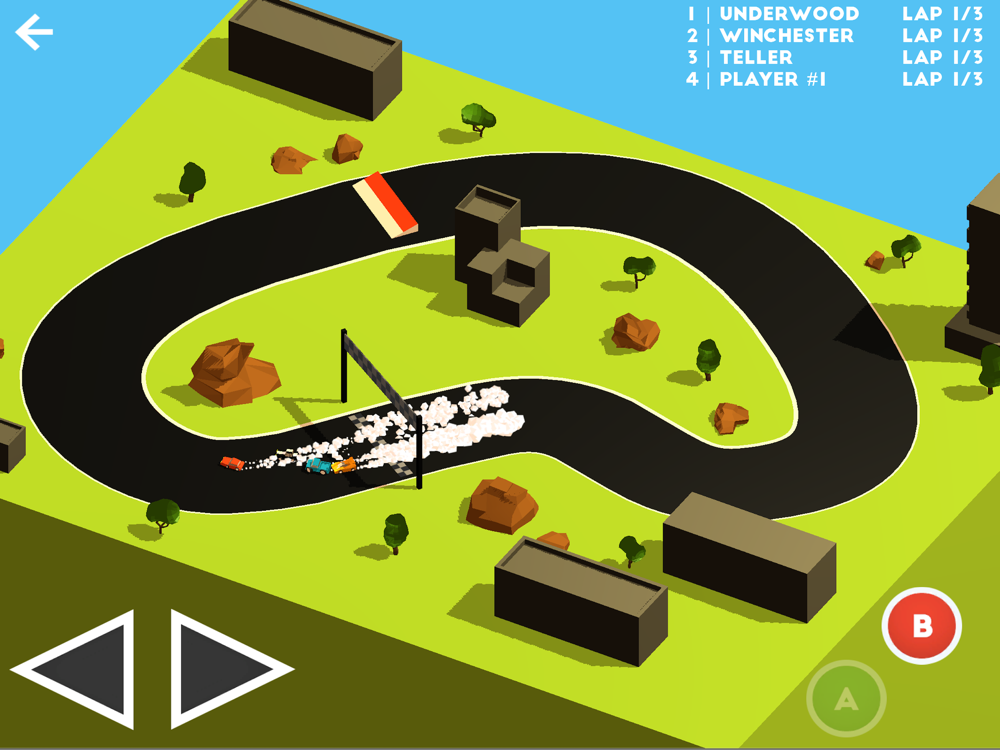
Task: Steer right with the right triangle button
Action: click(x=220, y=668)
